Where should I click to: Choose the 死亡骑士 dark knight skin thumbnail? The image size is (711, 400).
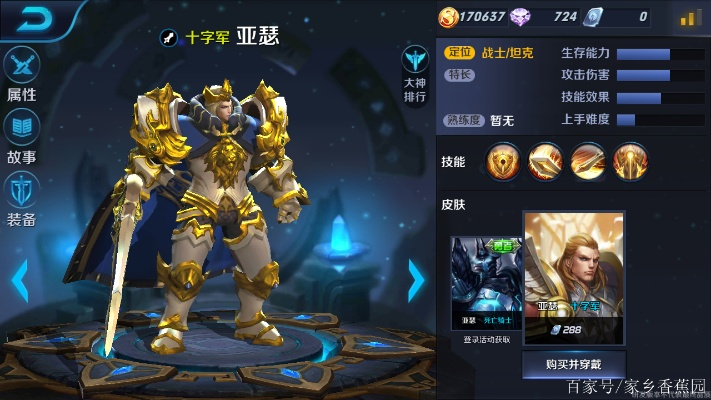(486, 285)
